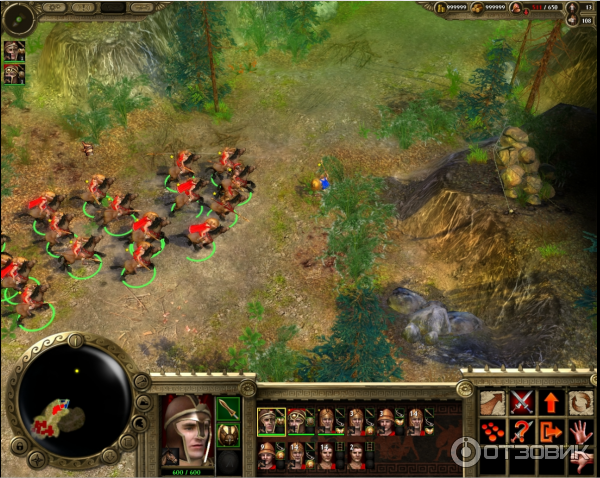Click the round compass button in corner

(19, 17)
